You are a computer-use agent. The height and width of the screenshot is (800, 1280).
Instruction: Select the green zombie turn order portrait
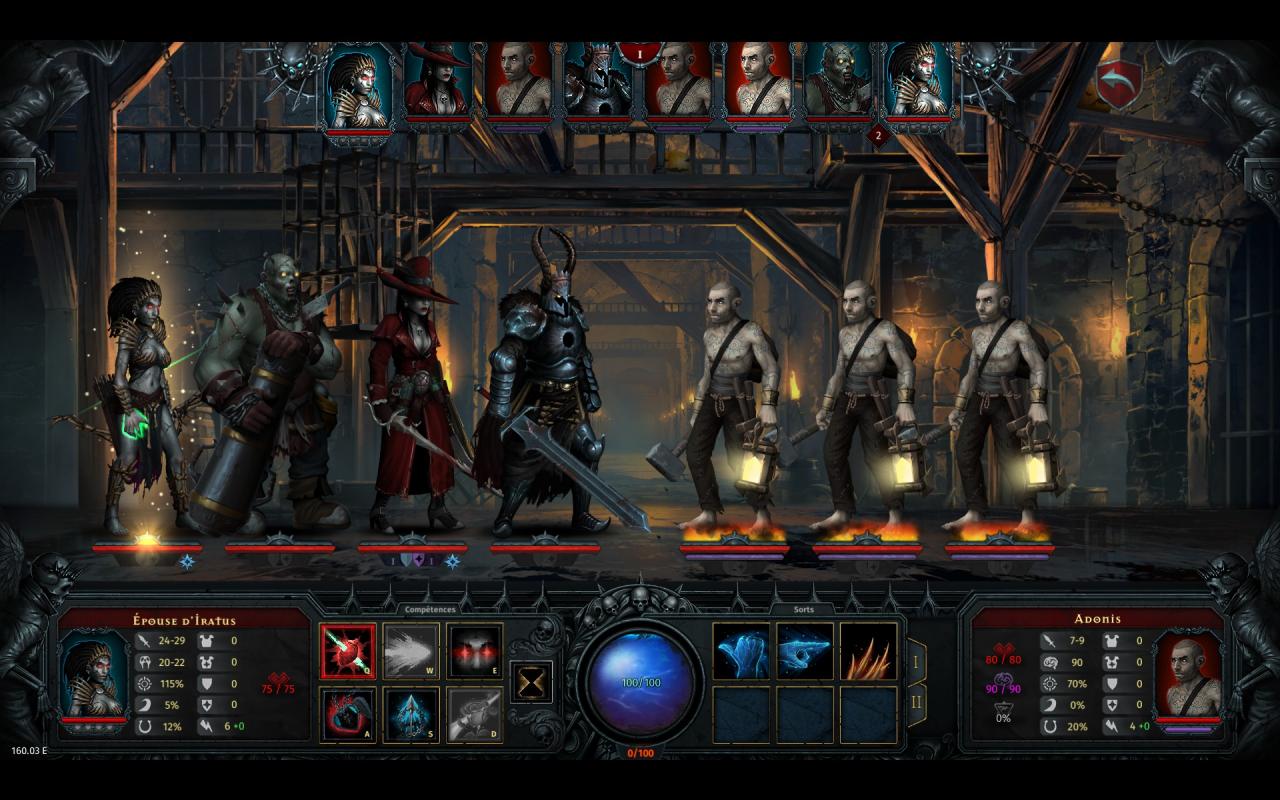click(838, 84)
